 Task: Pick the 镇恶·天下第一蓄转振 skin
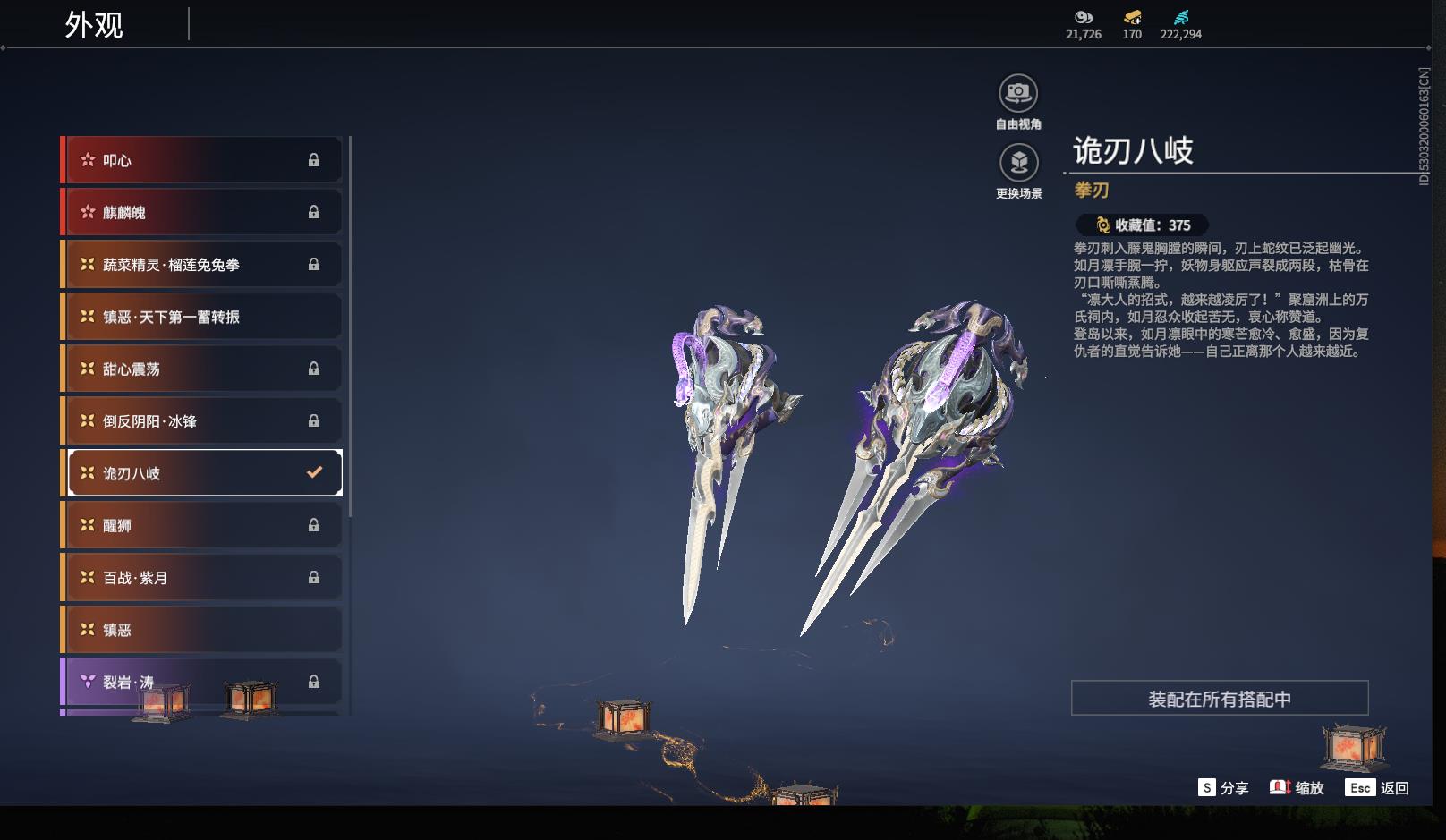(202, 317)
